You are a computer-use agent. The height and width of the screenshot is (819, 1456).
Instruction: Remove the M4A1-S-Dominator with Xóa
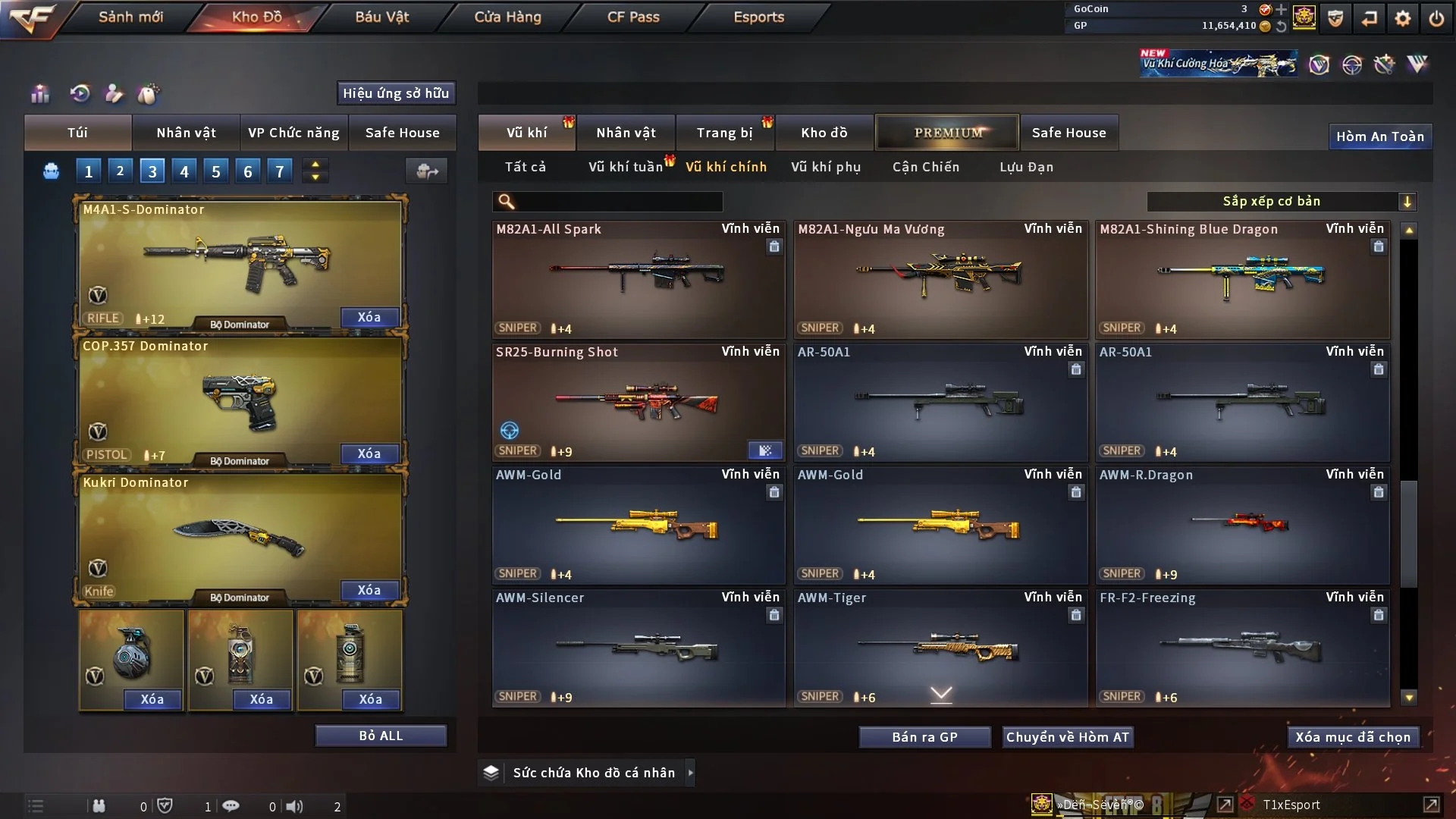coord(369,317)
